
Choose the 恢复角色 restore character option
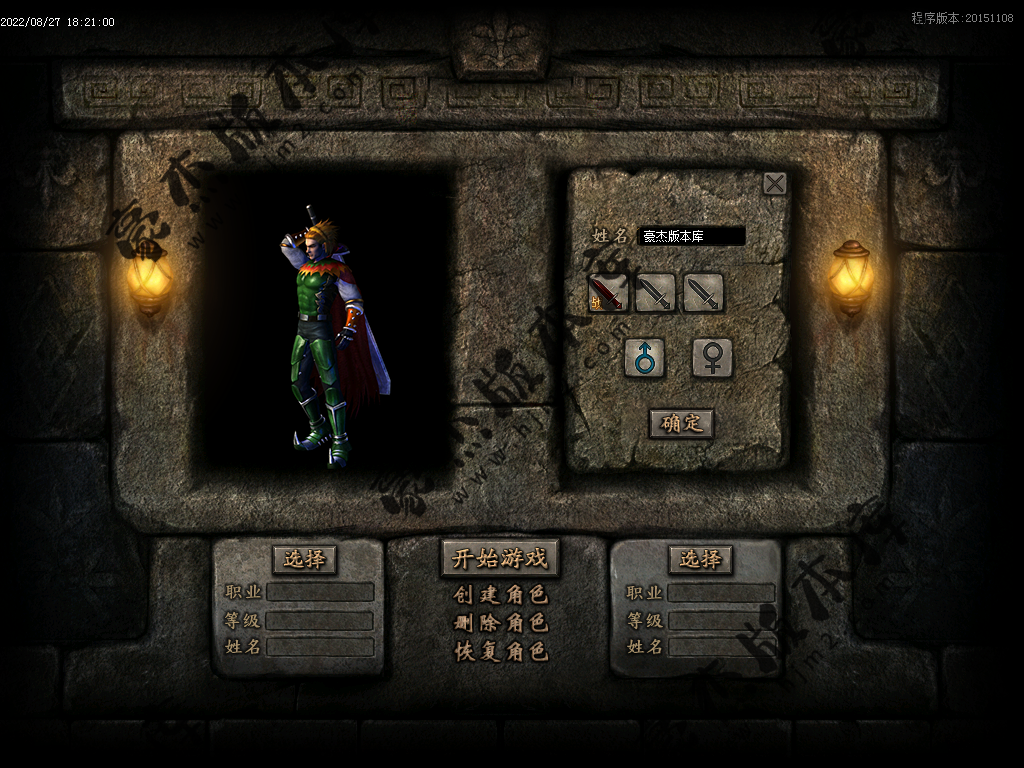click(x=500, y=652)
